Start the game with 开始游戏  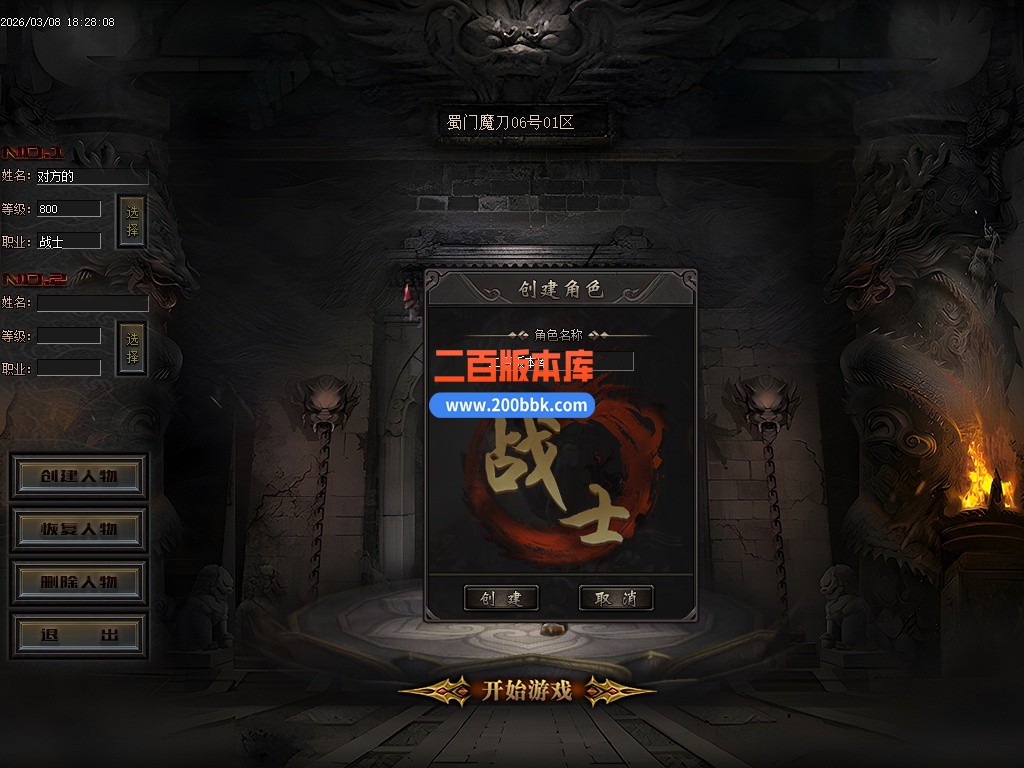pos(527,690)
